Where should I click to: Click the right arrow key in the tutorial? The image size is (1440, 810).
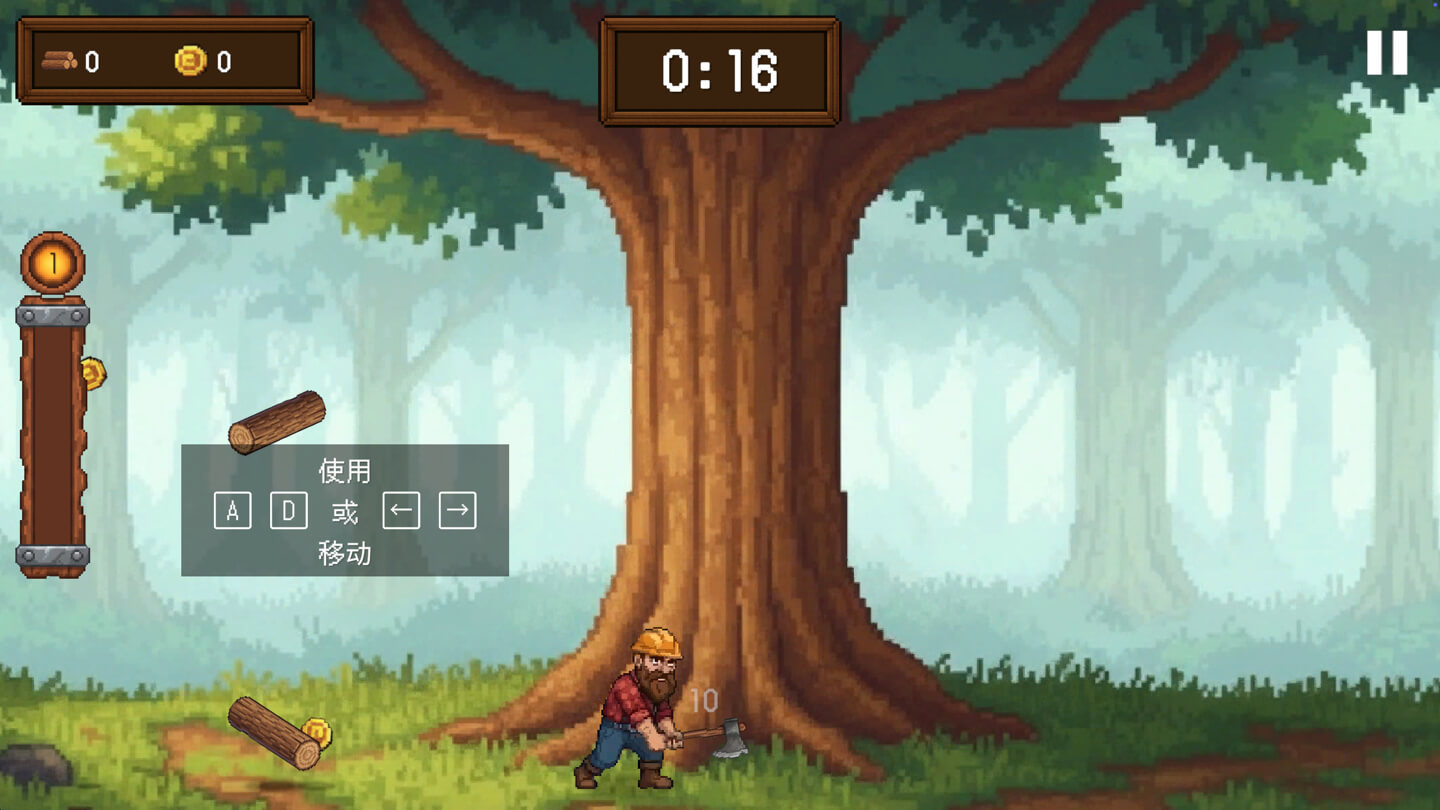pyautogui.click(x=458, y=510)
